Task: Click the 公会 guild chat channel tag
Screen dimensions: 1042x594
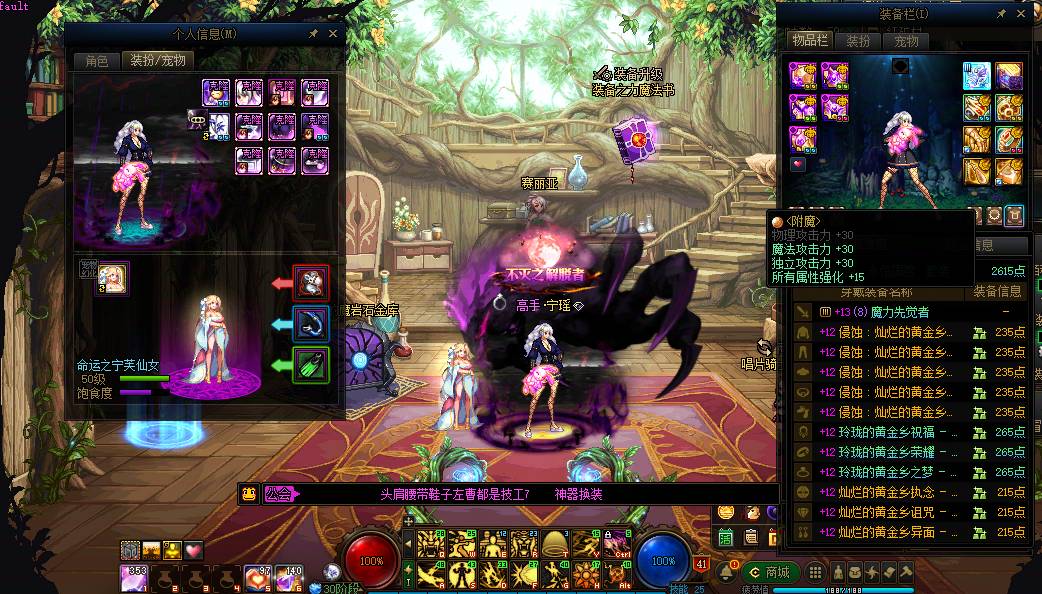Action: point(282,494)
